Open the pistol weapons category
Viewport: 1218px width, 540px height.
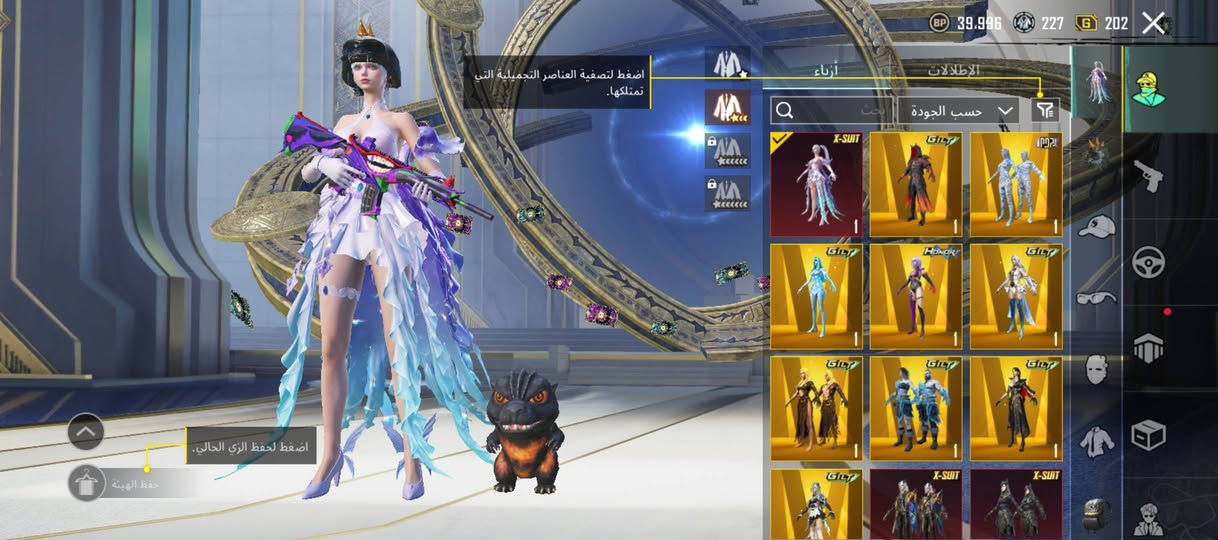pos(1147,176)
